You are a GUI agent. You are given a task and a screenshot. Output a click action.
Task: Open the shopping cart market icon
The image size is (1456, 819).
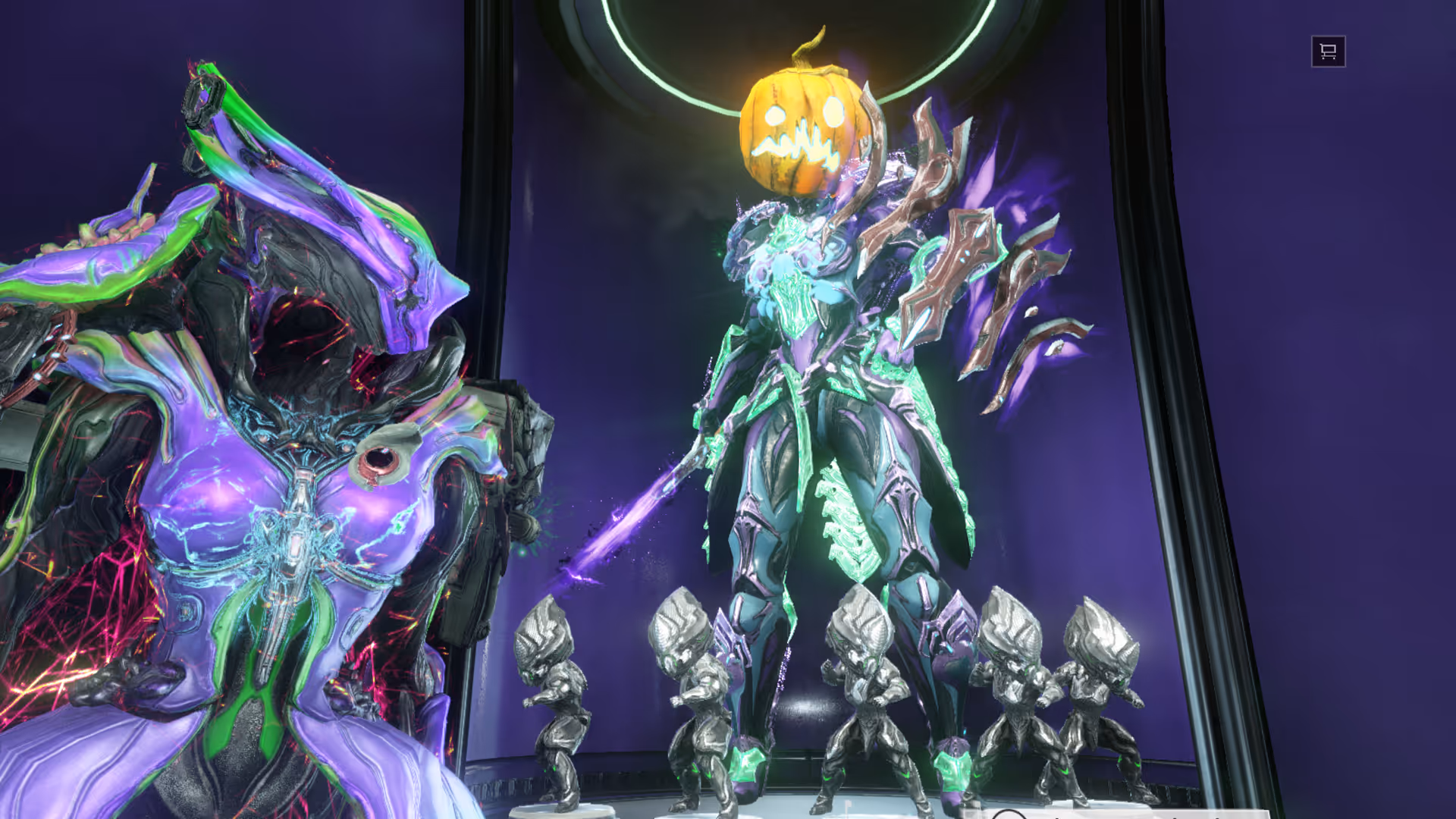[x=1328, y=52]
